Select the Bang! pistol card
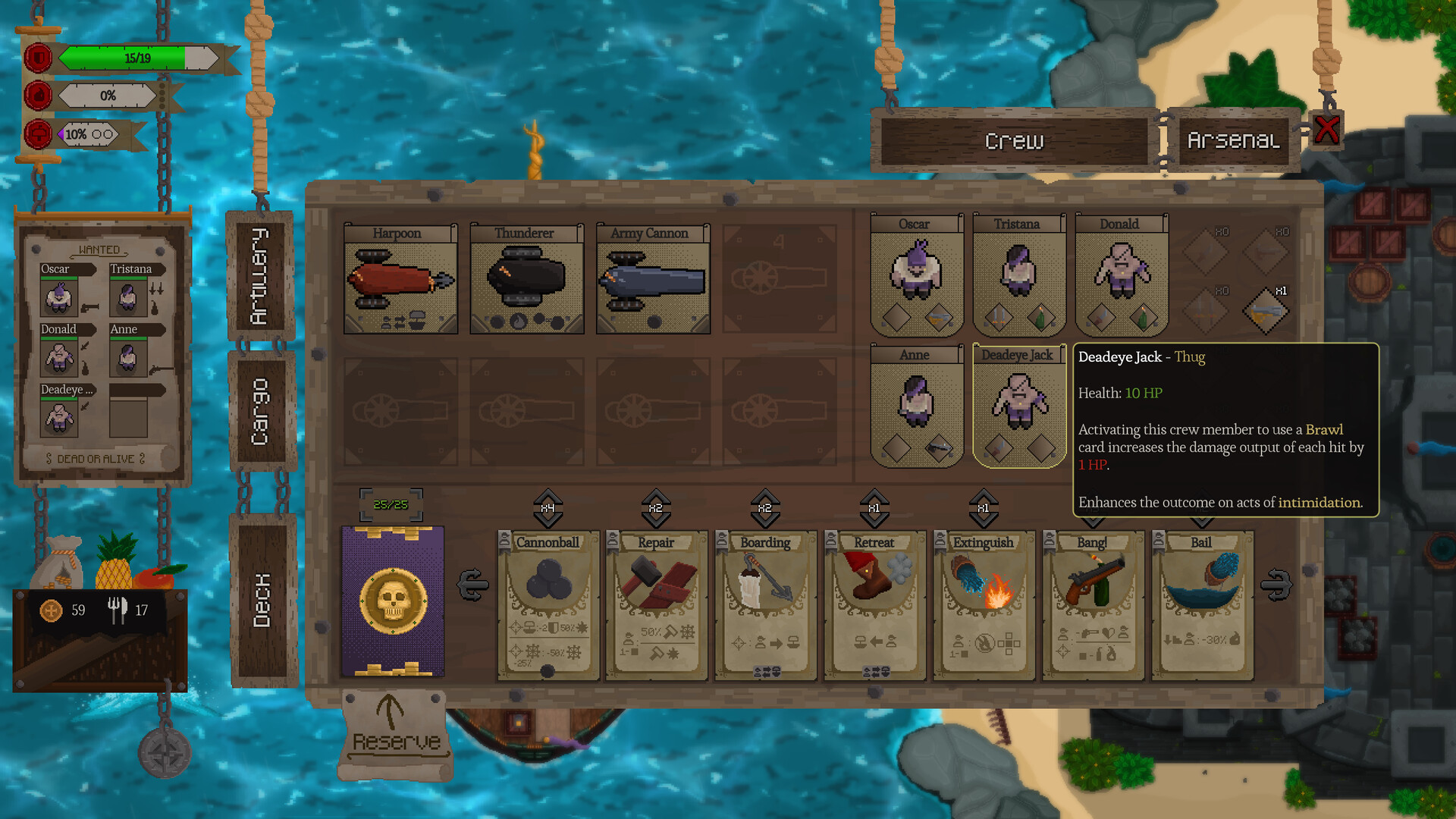The image size is (1456, 819). 1093,603
